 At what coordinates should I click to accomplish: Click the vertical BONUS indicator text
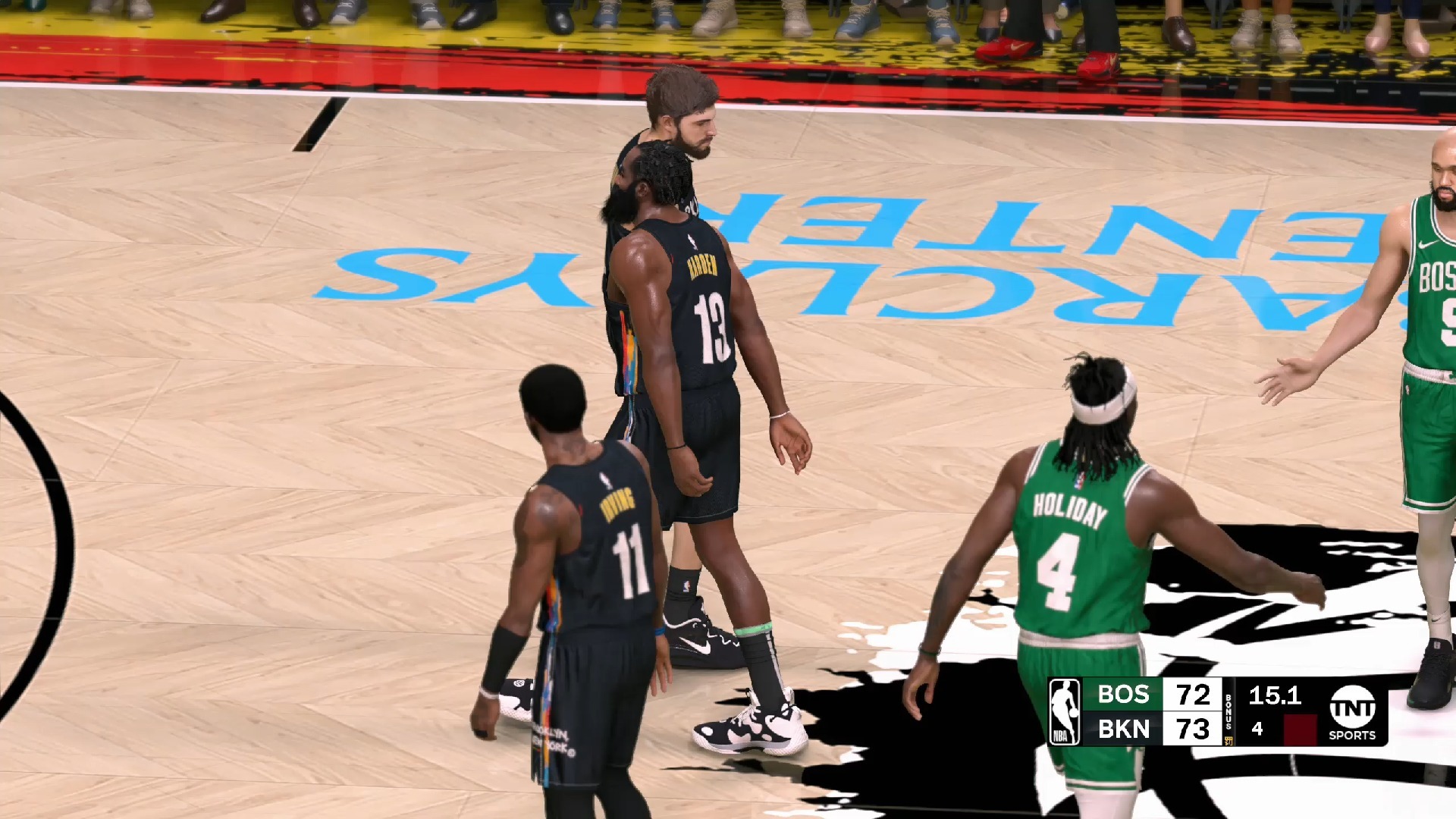tap(1228, 711)
